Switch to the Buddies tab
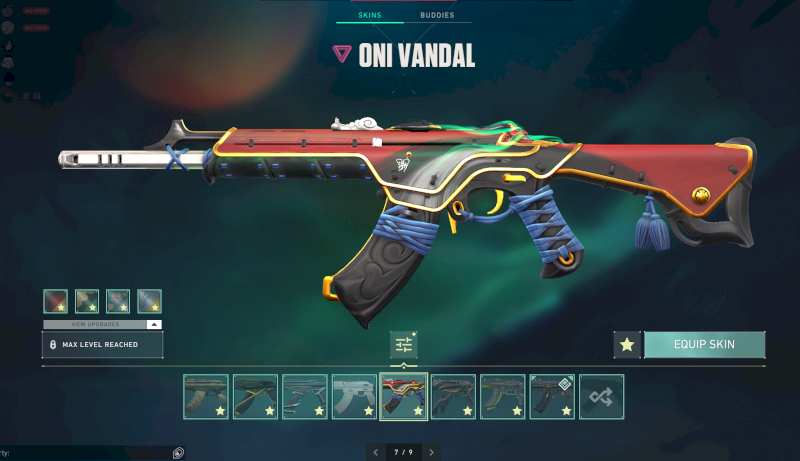The width and height of the screenshot is (800, 461). coord(436,16)
